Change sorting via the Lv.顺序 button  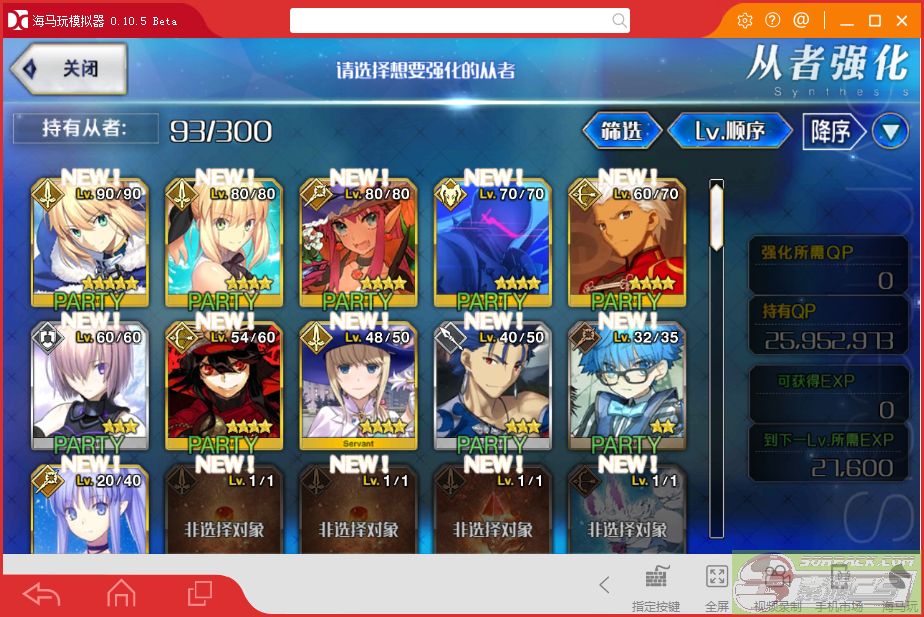click(730, 131)
